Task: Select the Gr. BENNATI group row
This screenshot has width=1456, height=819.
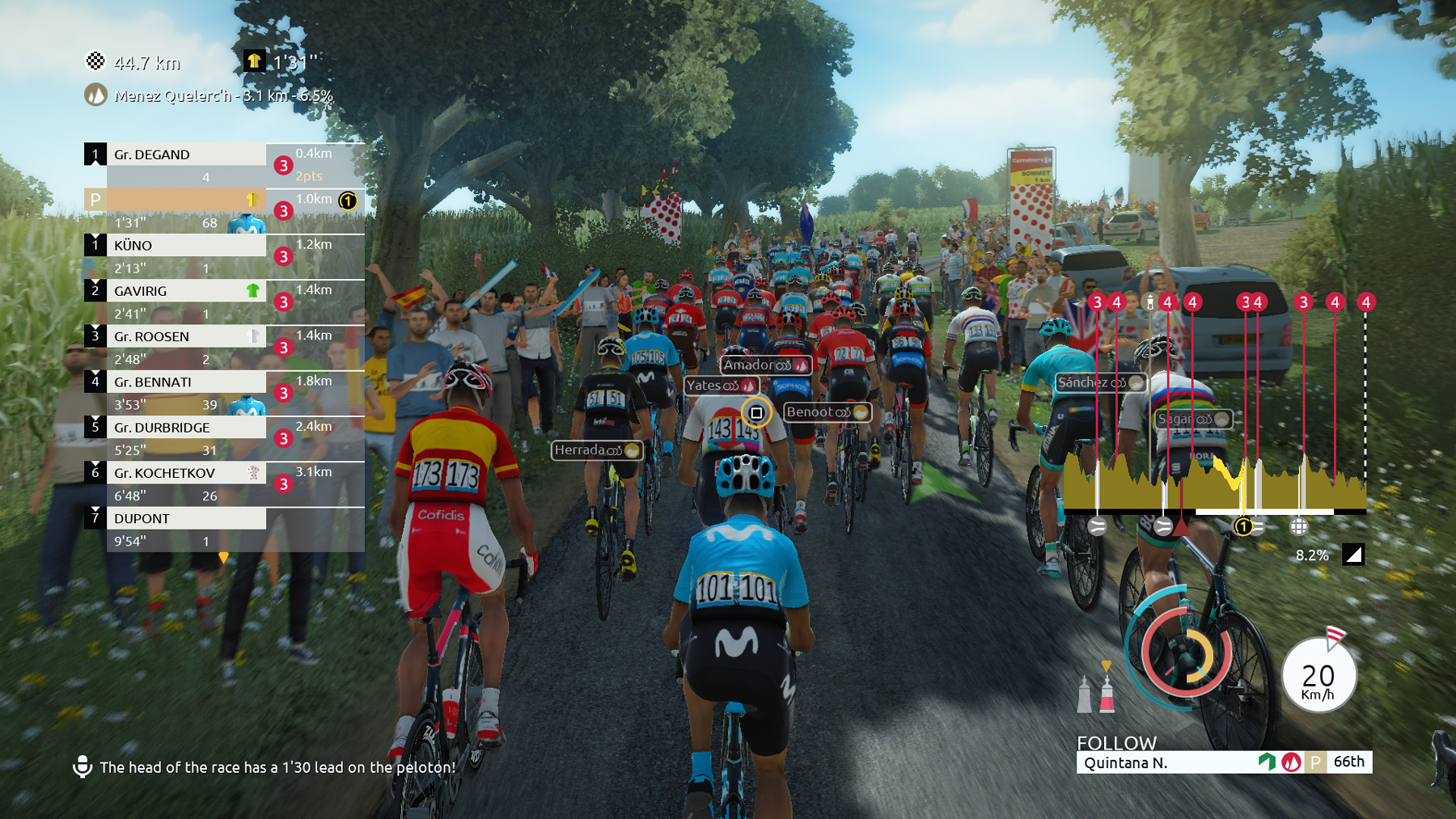Action: click(186, 382)
